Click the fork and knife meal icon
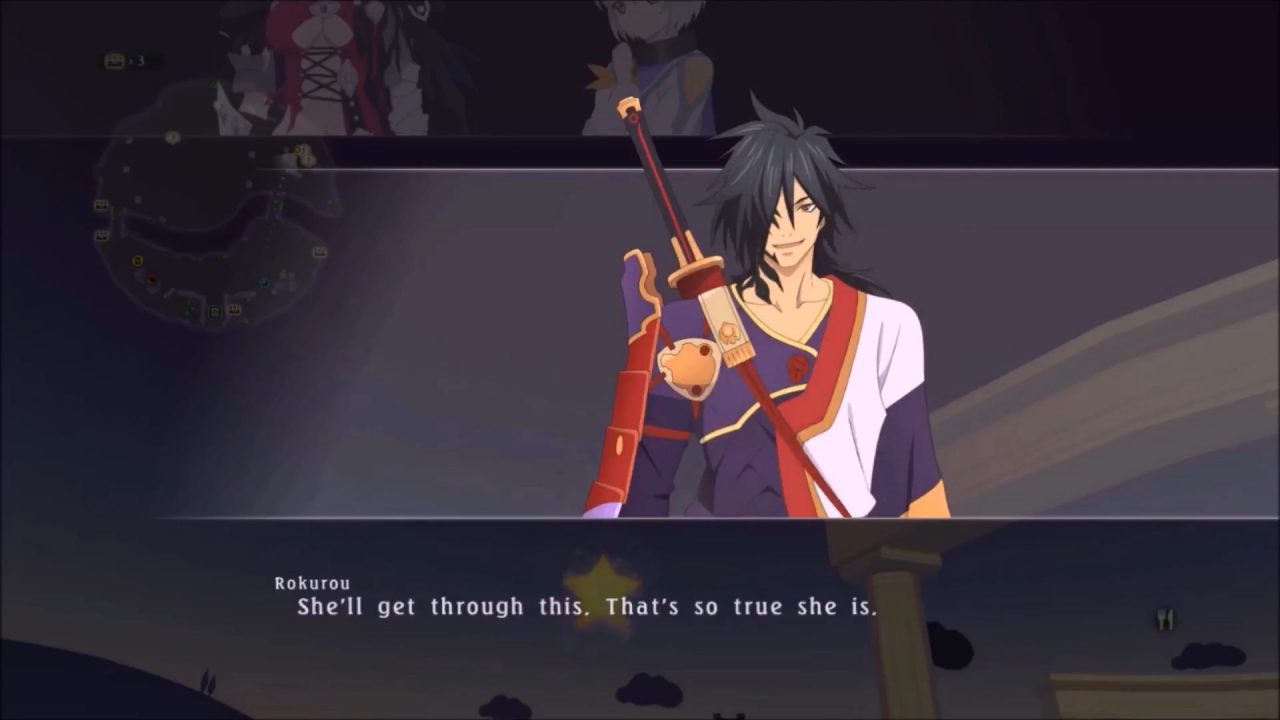Screen dimensions: 1280x720 pos(1164,619)
